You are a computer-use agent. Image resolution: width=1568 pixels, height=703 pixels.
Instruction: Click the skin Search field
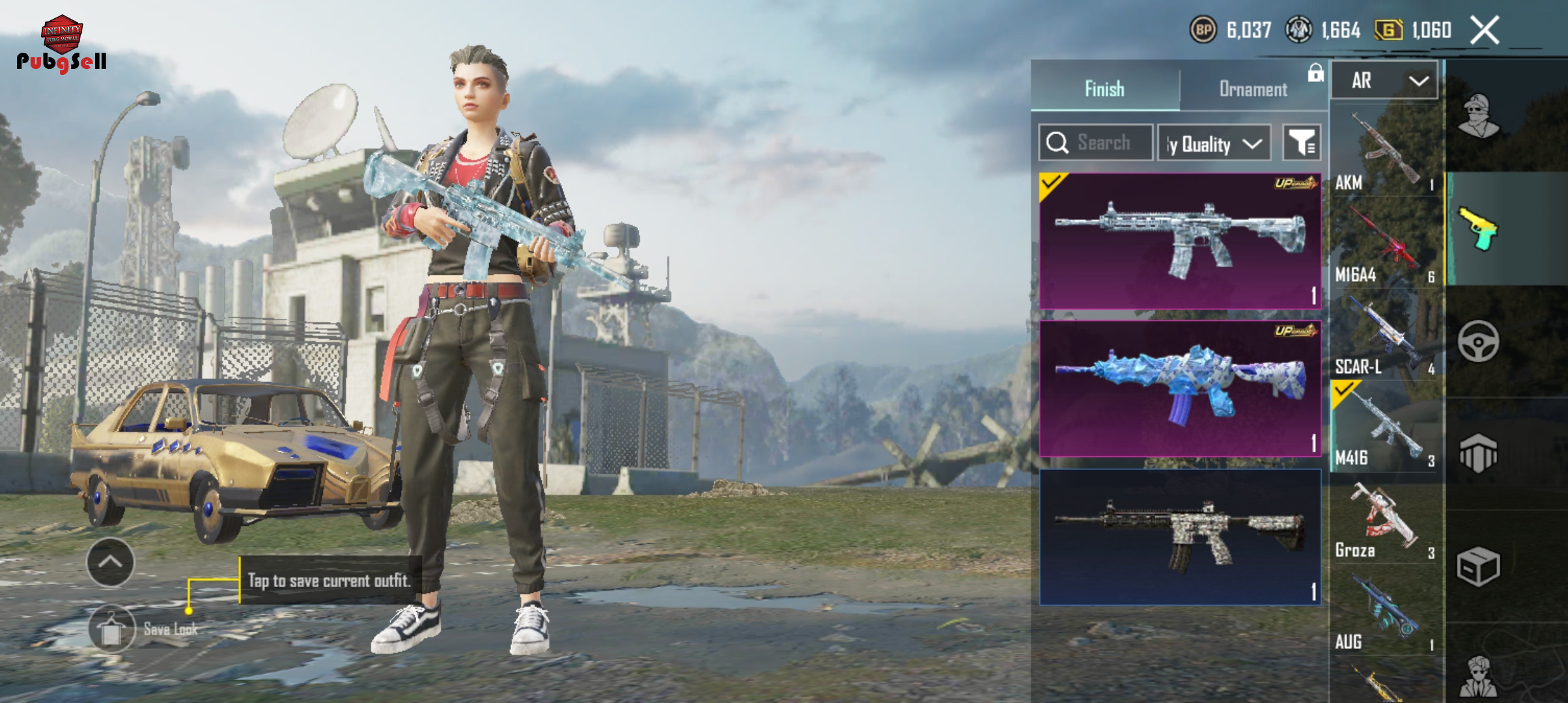click(1096, 143)
